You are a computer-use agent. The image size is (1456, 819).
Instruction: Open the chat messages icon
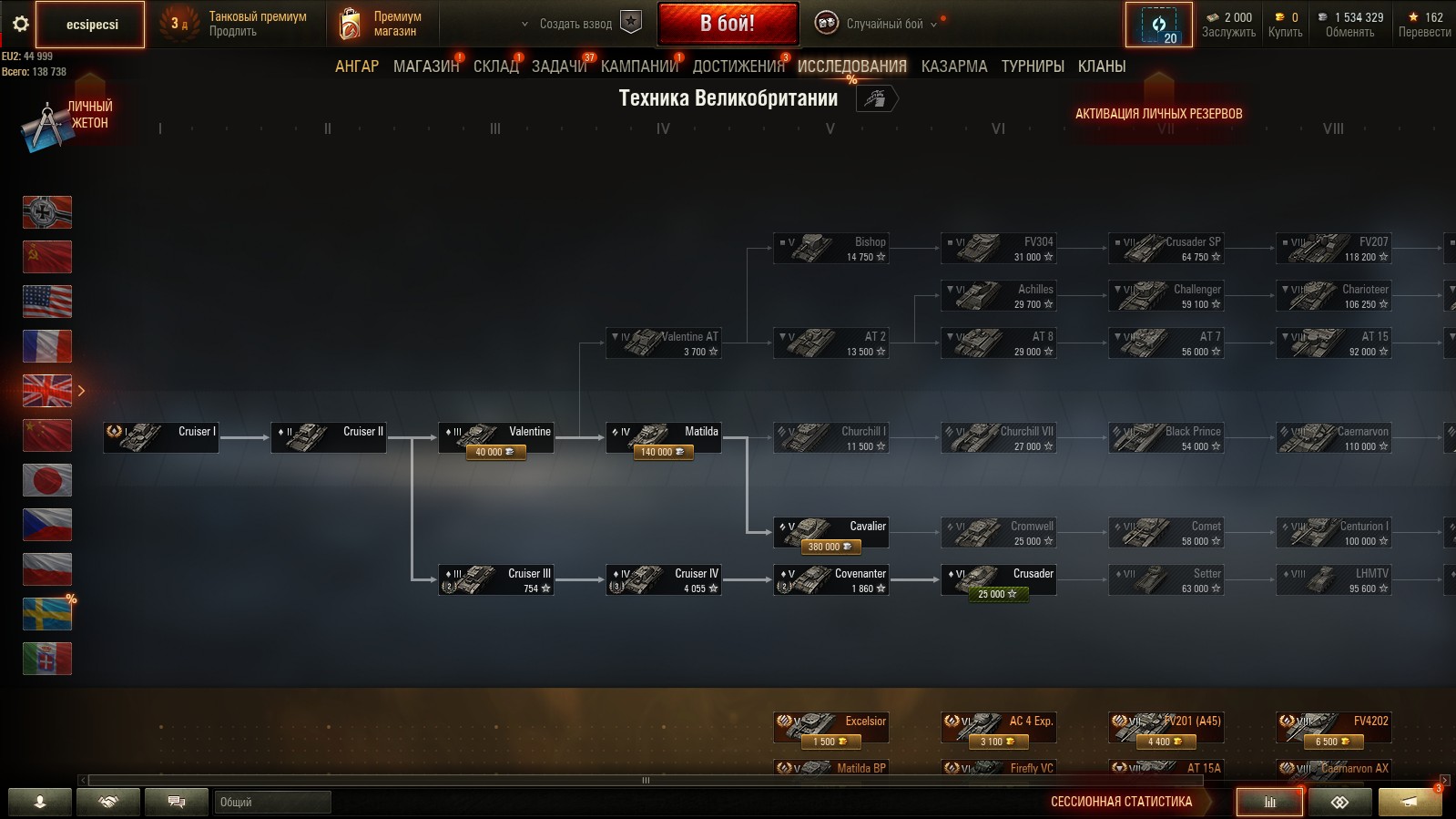[176, 803]
